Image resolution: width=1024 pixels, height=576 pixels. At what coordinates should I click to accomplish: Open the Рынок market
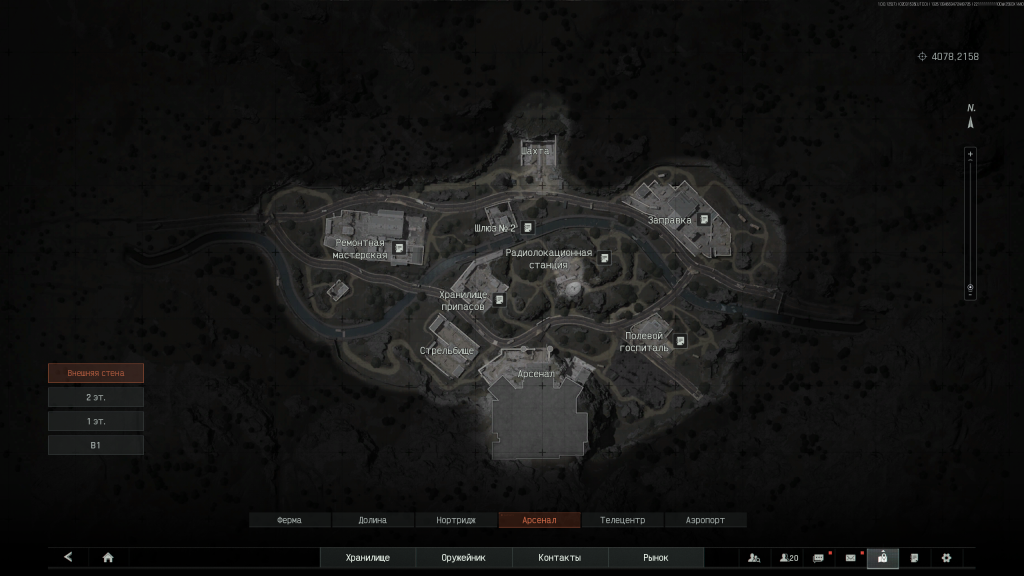(655, 558)
